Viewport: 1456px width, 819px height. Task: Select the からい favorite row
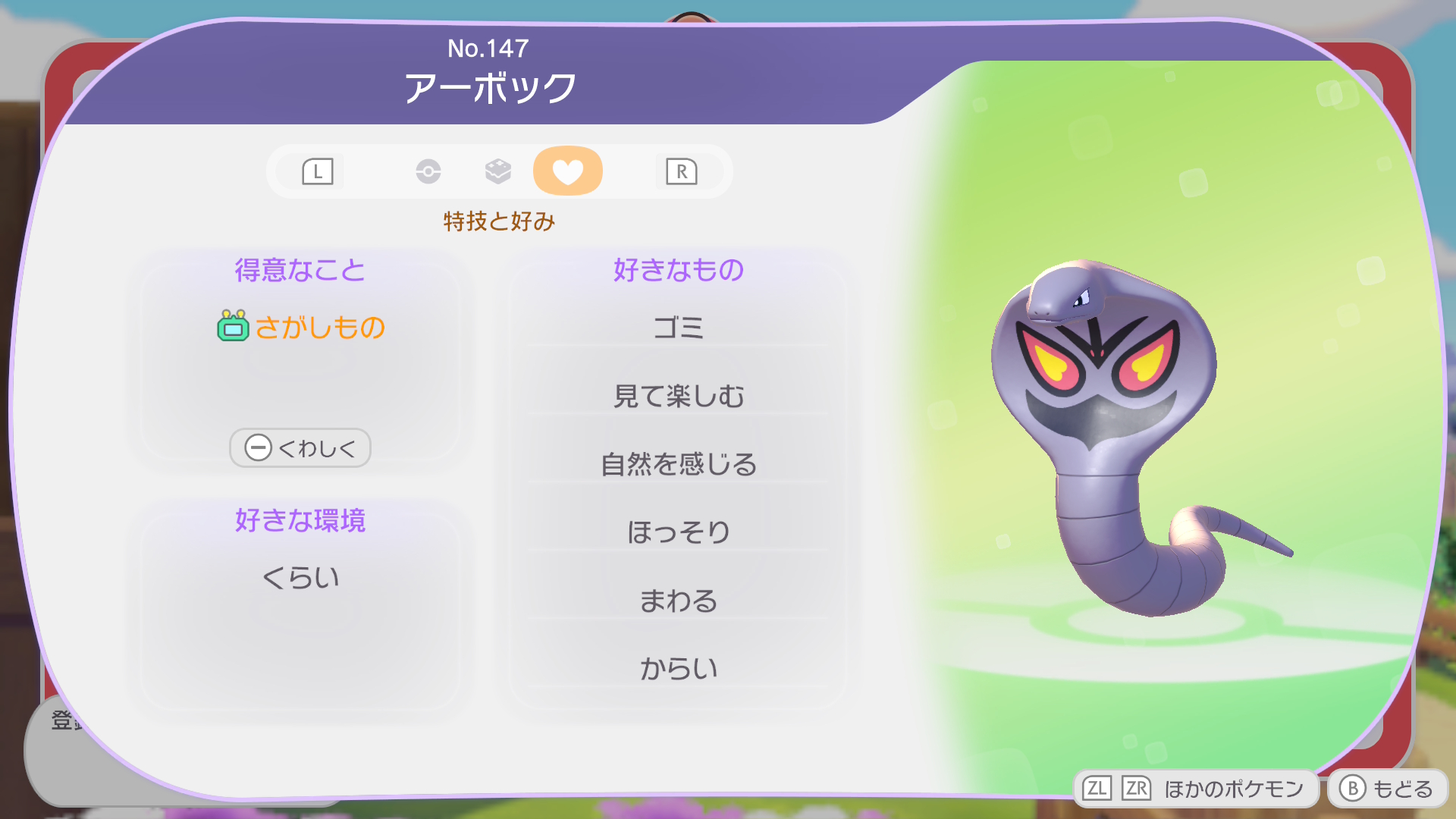tap(678, 669)
